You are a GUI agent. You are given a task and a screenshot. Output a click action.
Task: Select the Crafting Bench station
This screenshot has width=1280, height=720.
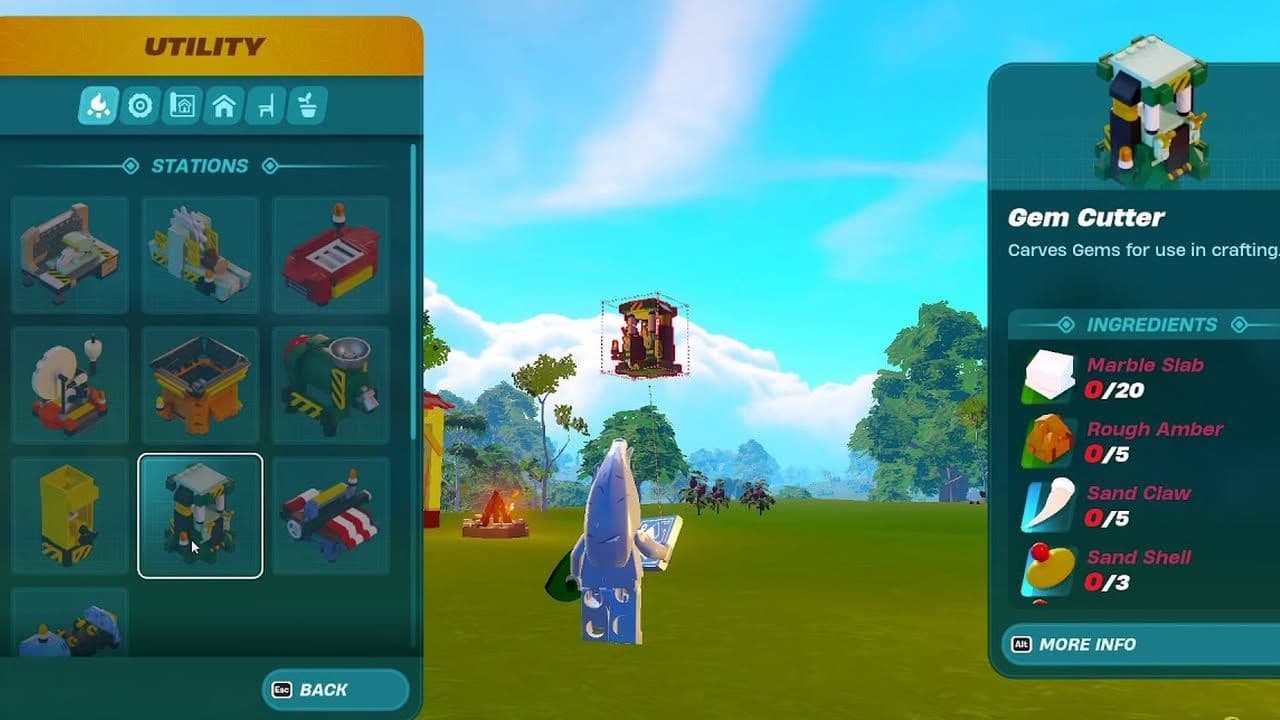69,251
